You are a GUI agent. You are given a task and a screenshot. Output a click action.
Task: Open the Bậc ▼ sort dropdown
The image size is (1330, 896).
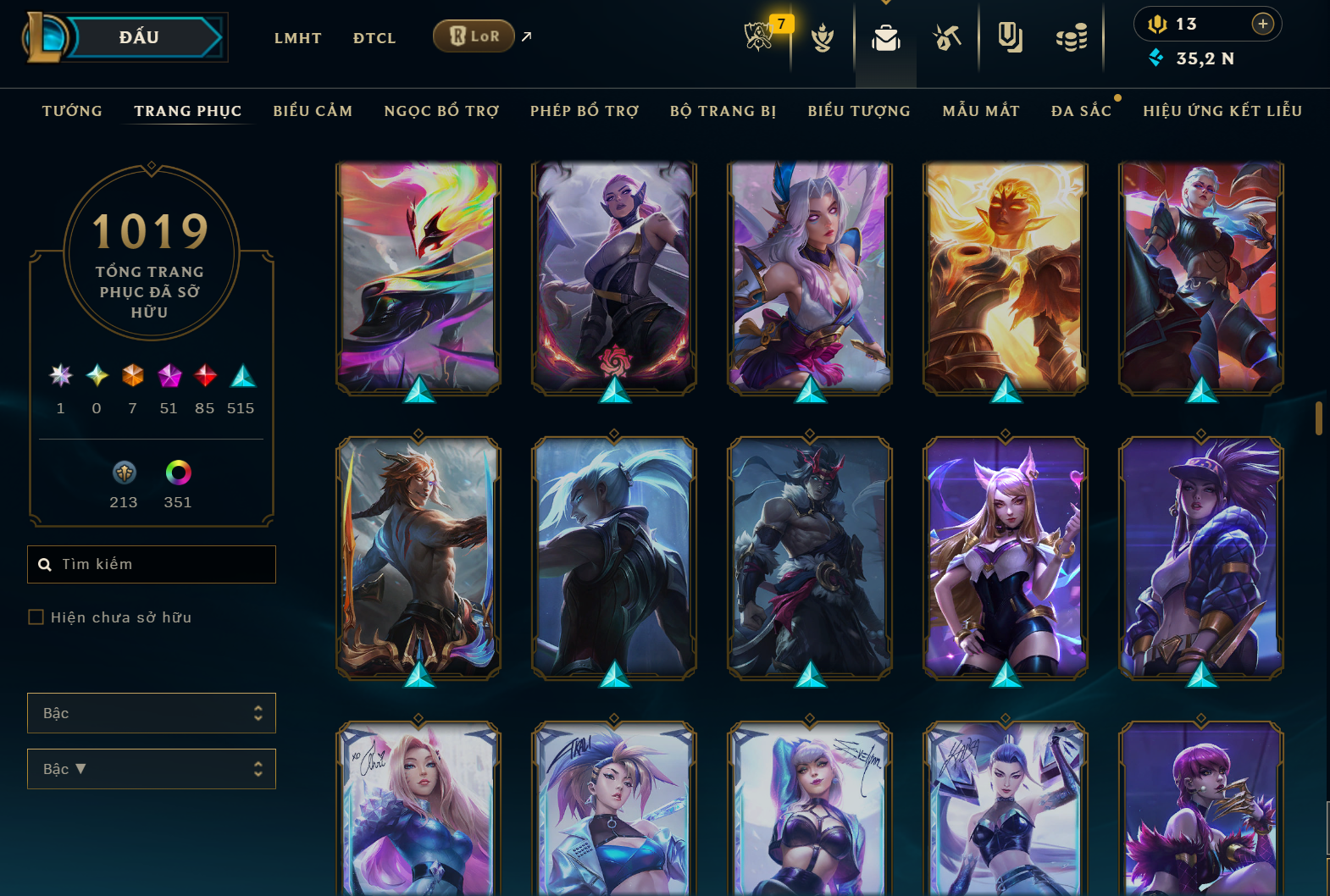coord(151,769)
